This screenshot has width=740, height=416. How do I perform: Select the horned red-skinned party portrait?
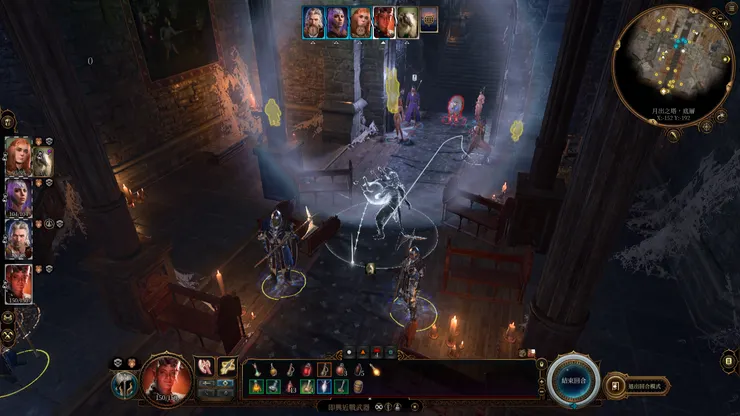[18, 283]
